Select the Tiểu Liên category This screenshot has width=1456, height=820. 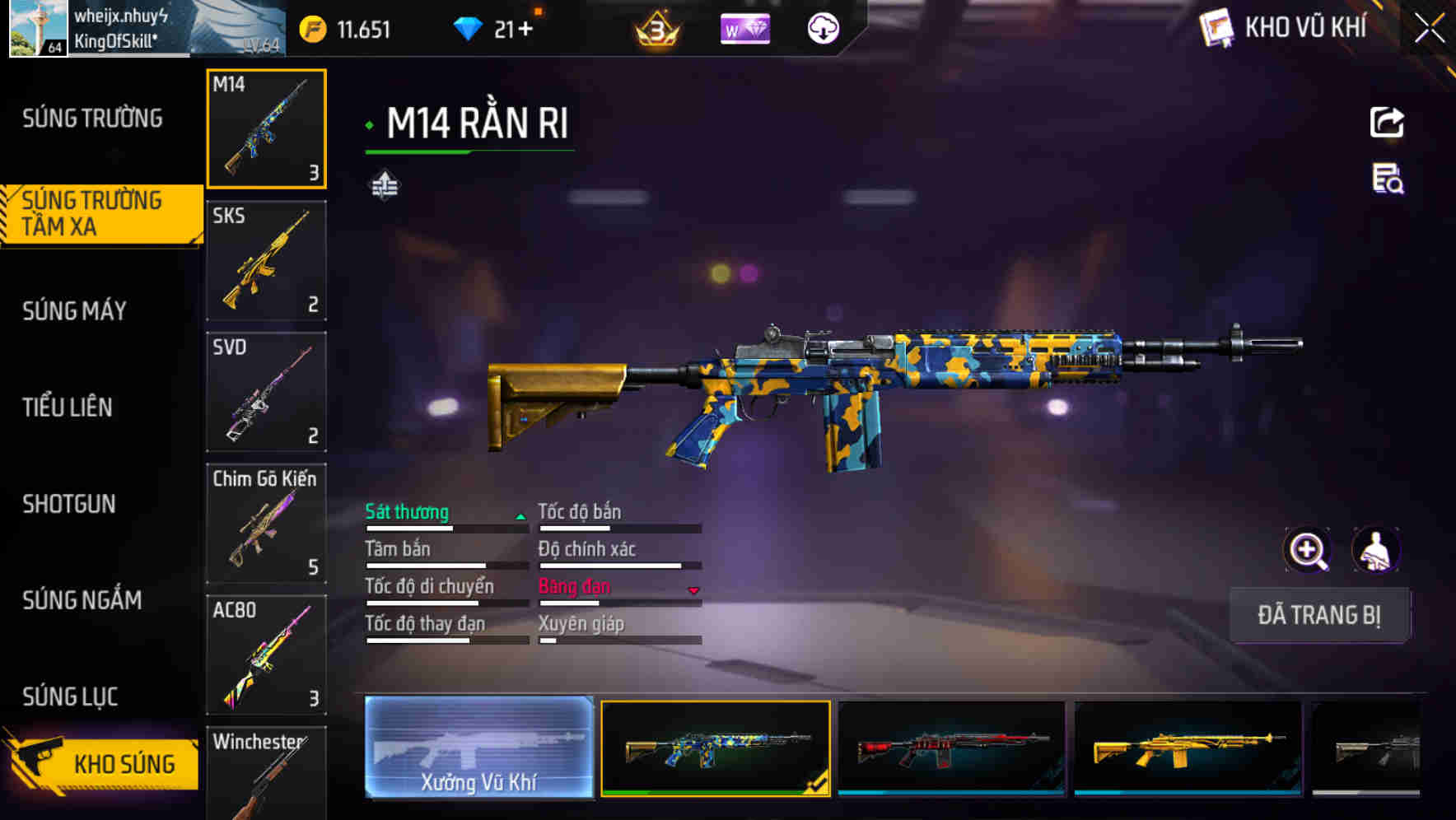click(x=68, y=407)
